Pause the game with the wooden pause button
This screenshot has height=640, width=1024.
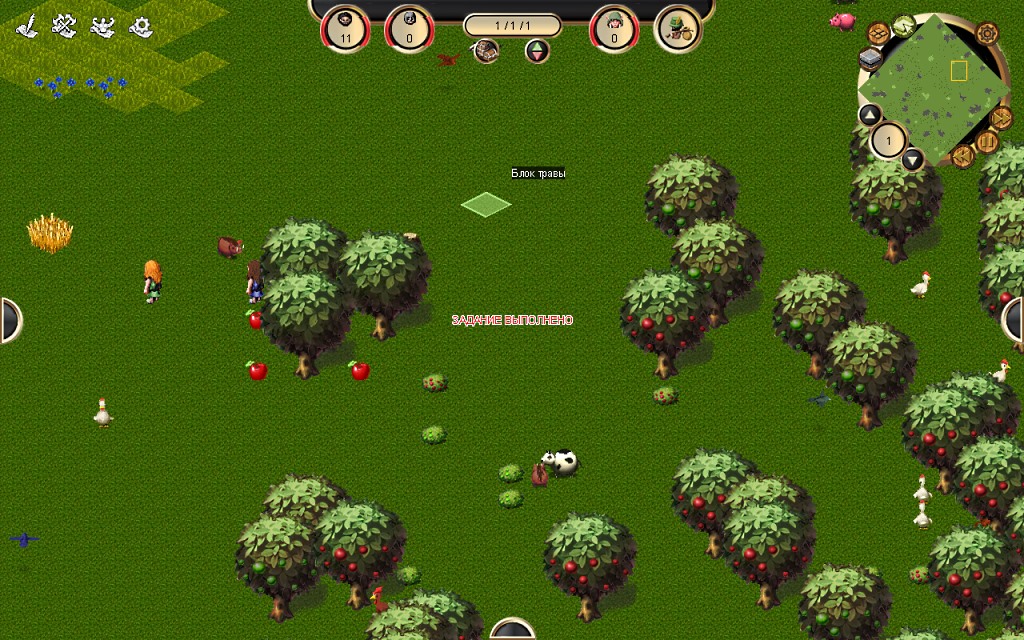coord(988,143)
